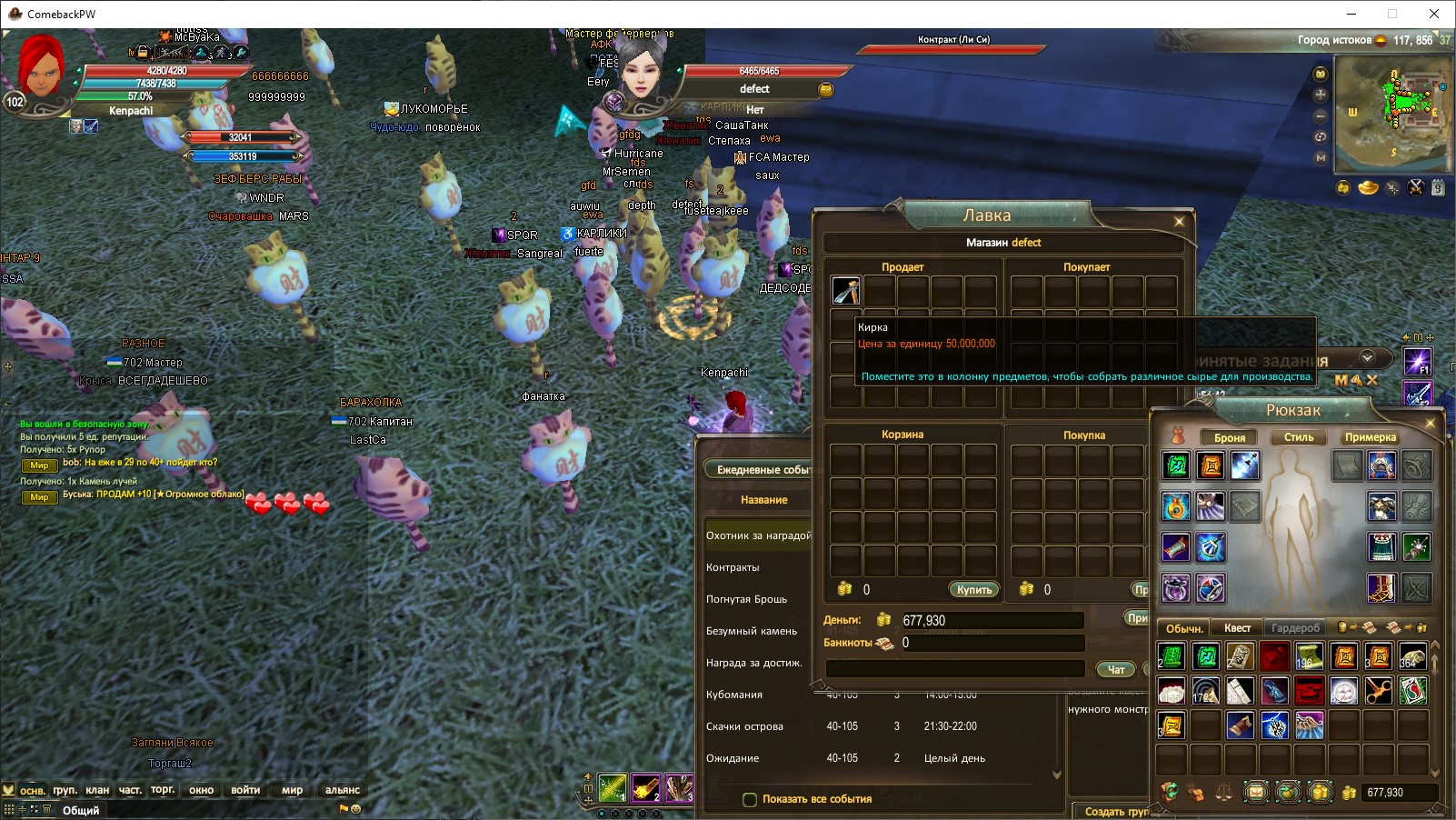Toggle Показать все события checkbox
The image size is (1456, 820).
(x=750, y=800)
